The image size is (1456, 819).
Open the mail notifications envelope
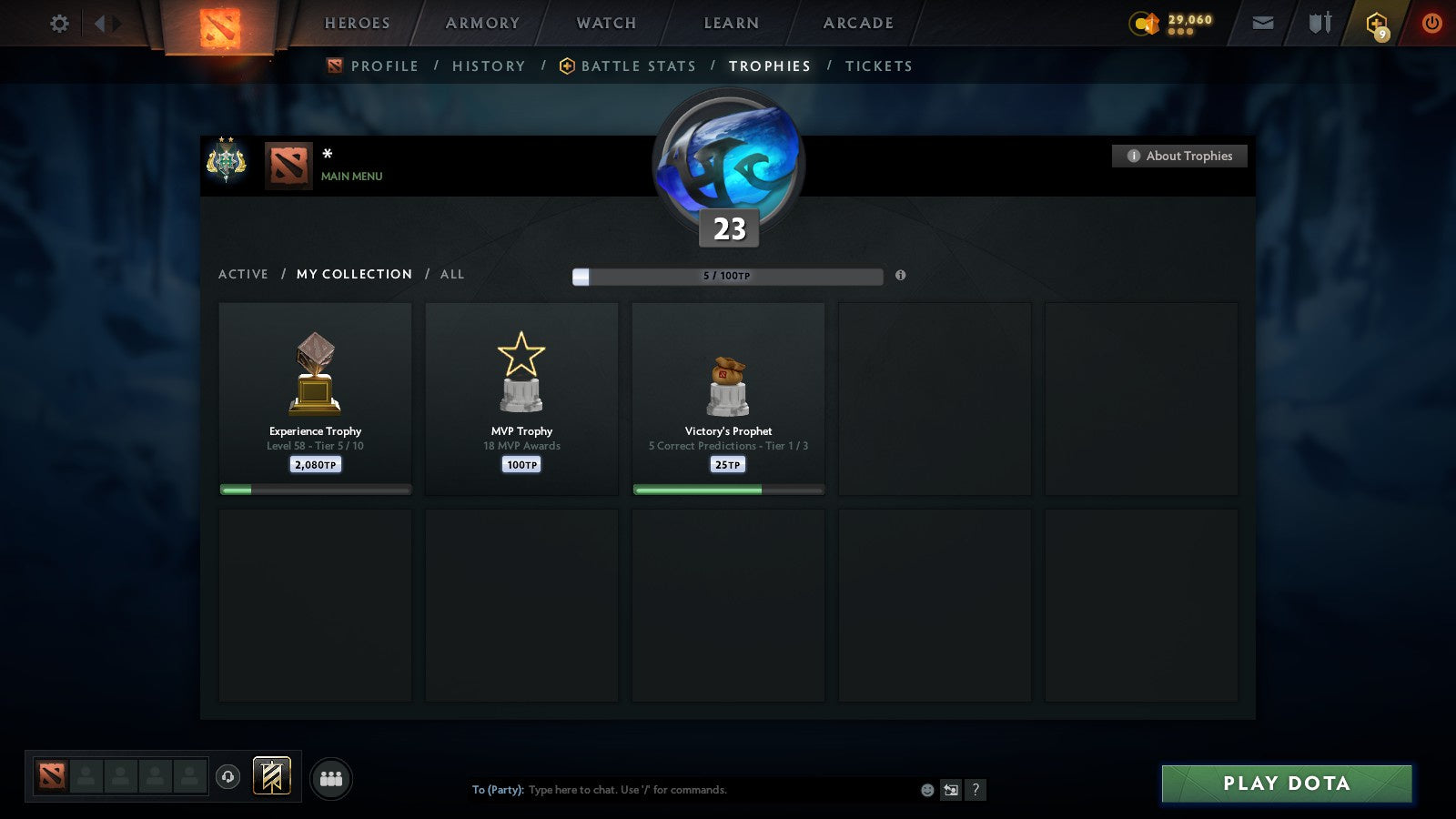coord(1262,24)
